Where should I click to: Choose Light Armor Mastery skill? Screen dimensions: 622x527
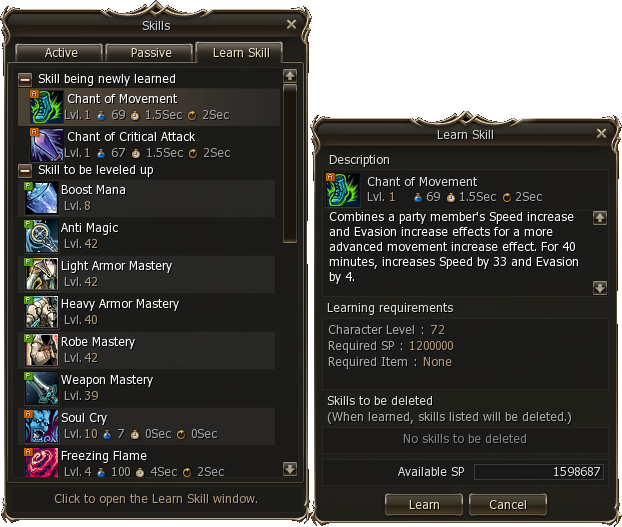click(x=150, y=273)
